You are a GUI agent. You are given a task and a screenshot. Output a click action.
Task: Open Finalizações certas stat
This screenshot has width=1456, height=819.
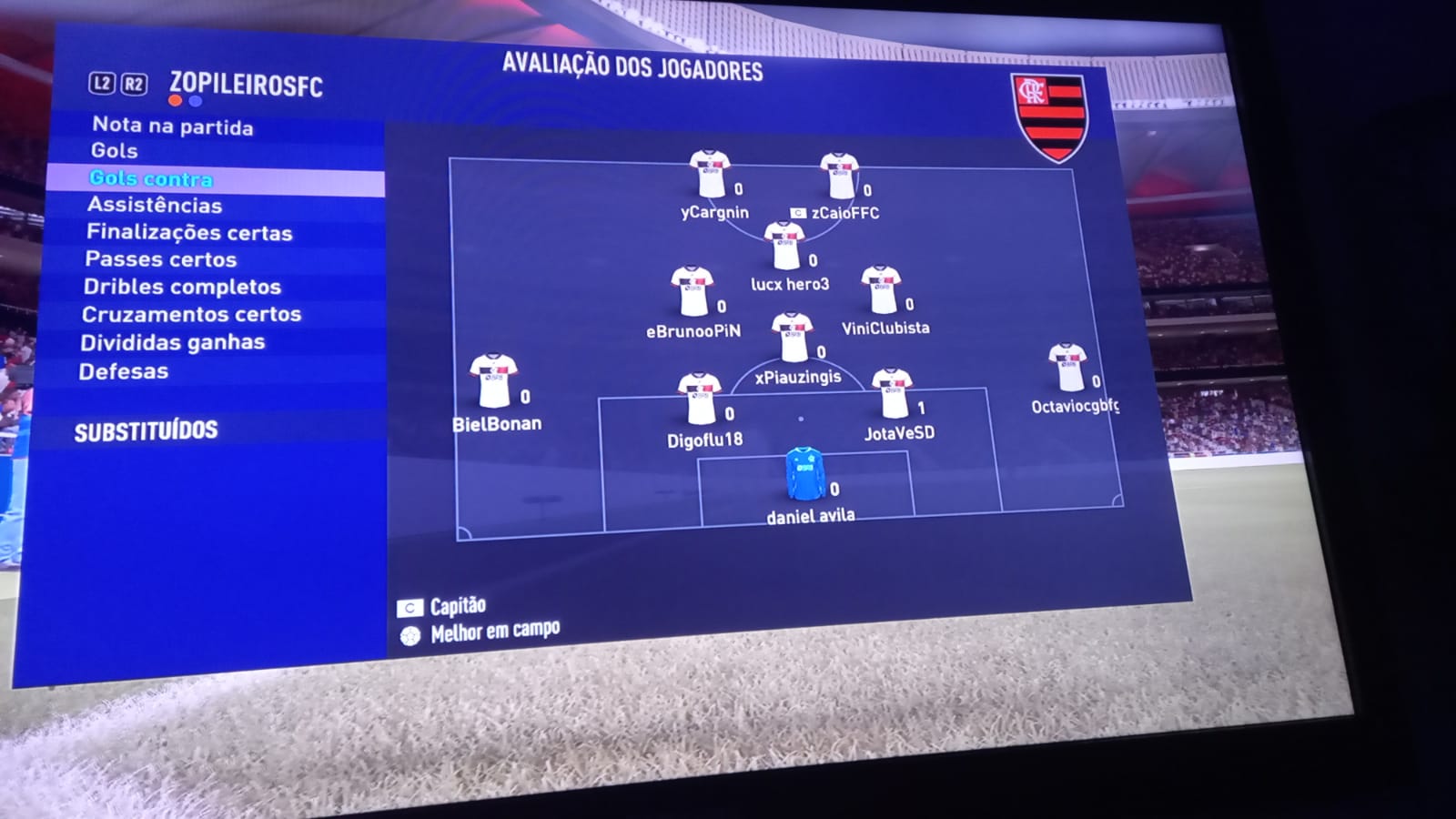(x=189, y=232)
